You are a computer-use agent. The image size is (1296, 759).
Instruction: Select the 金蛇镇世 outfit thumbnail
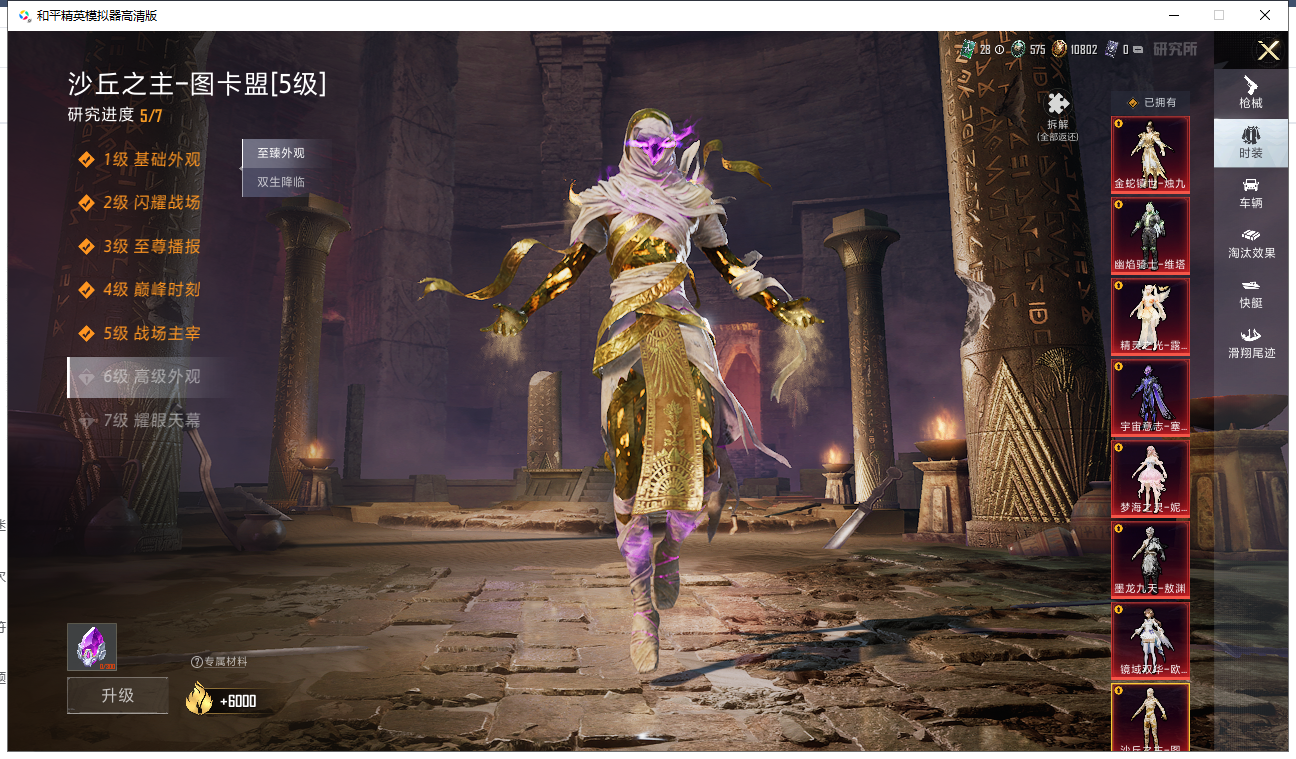click(1150, 154)
